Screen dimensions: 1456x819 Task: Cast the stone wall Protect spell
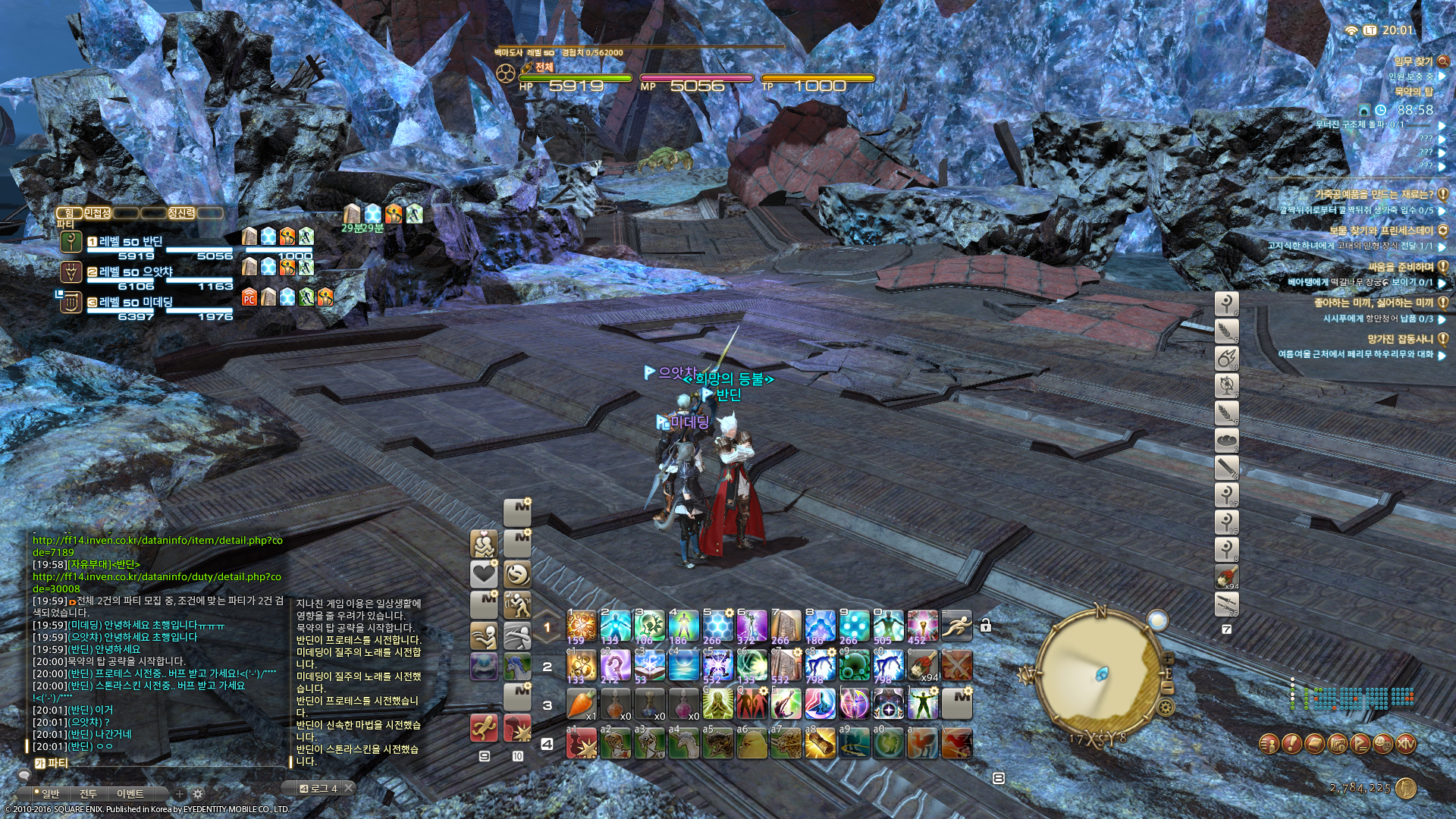pyautogui.click(x=786, y=626)
